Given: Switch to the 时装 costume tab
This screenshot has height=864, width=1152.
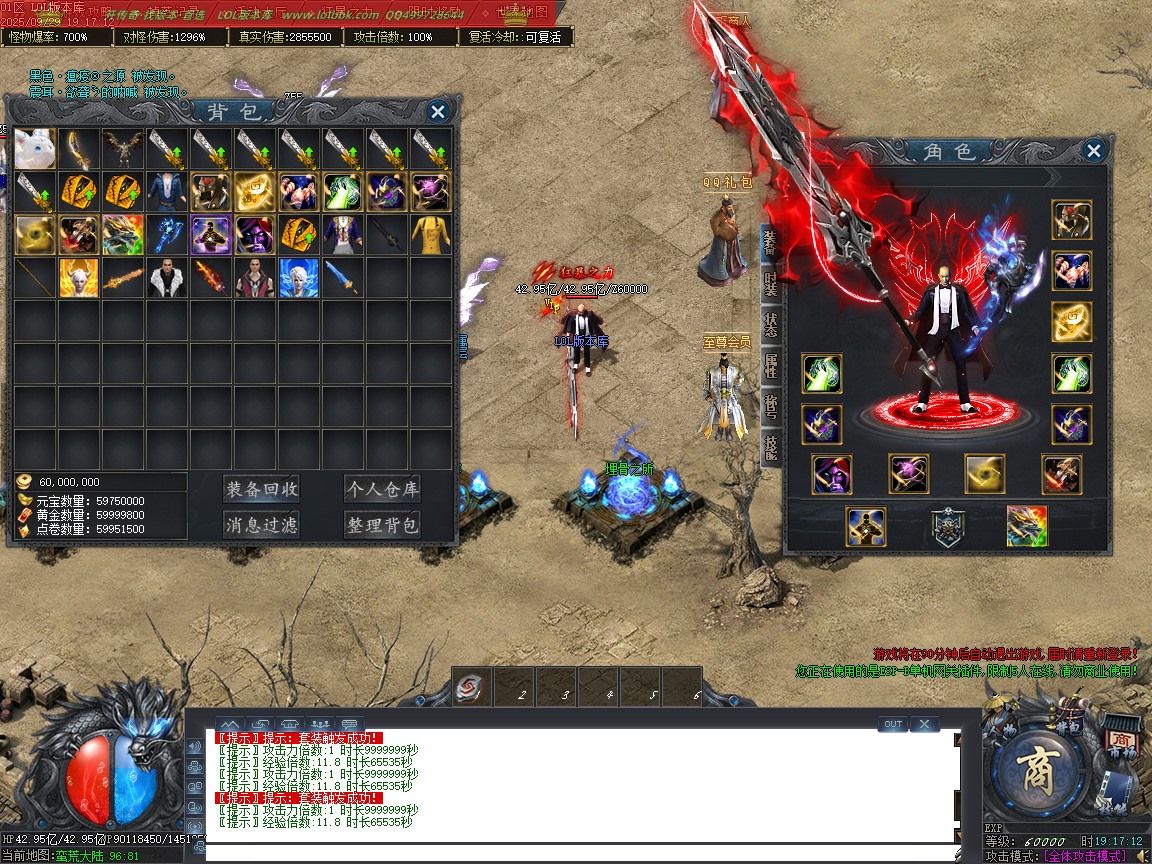Looking at the screenshot, I should pyautogui.click(x=770, y=284).
